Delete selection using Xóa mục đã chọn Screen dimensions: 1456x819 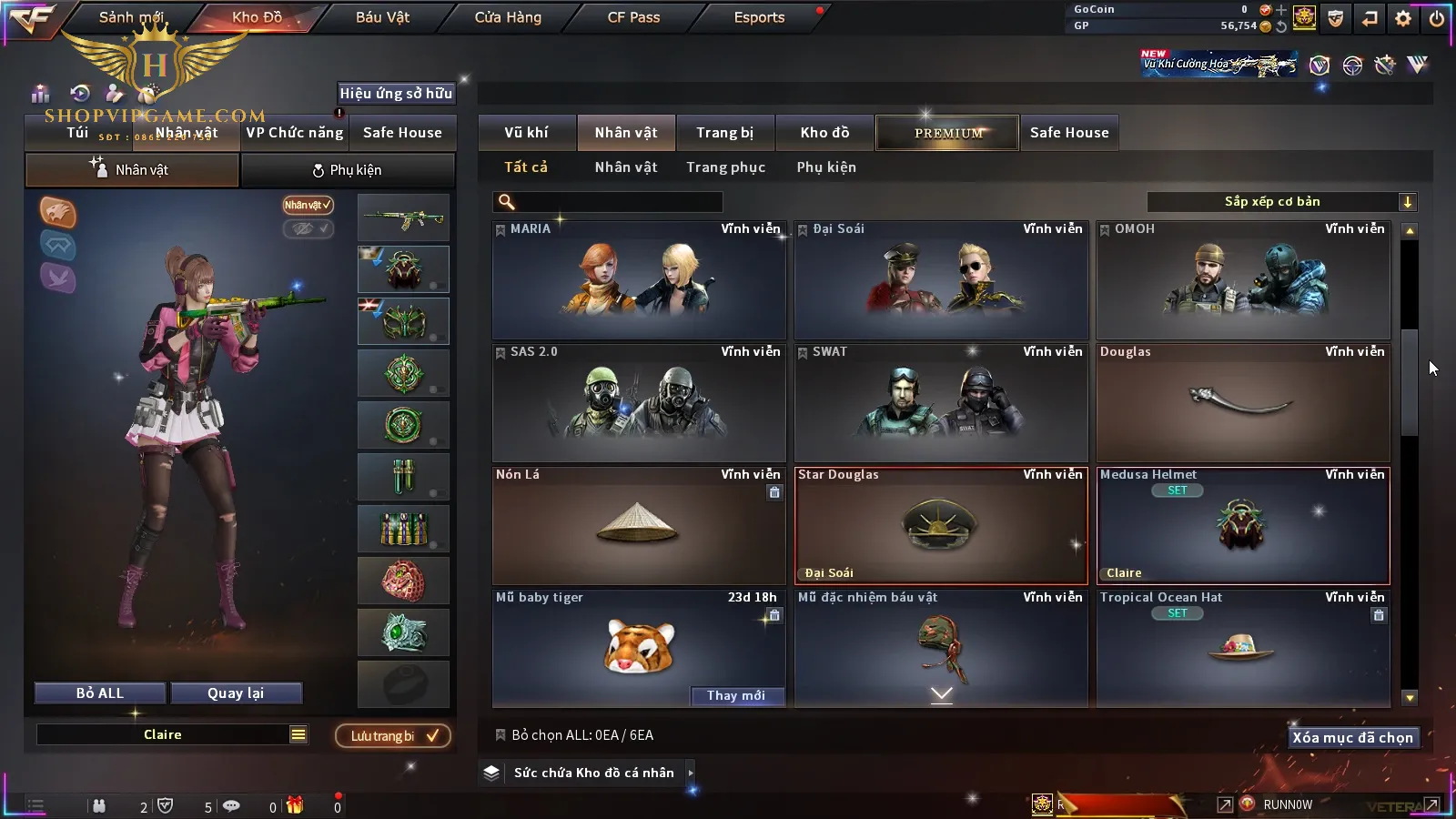pyautogui.click(x=1352, y=738)
